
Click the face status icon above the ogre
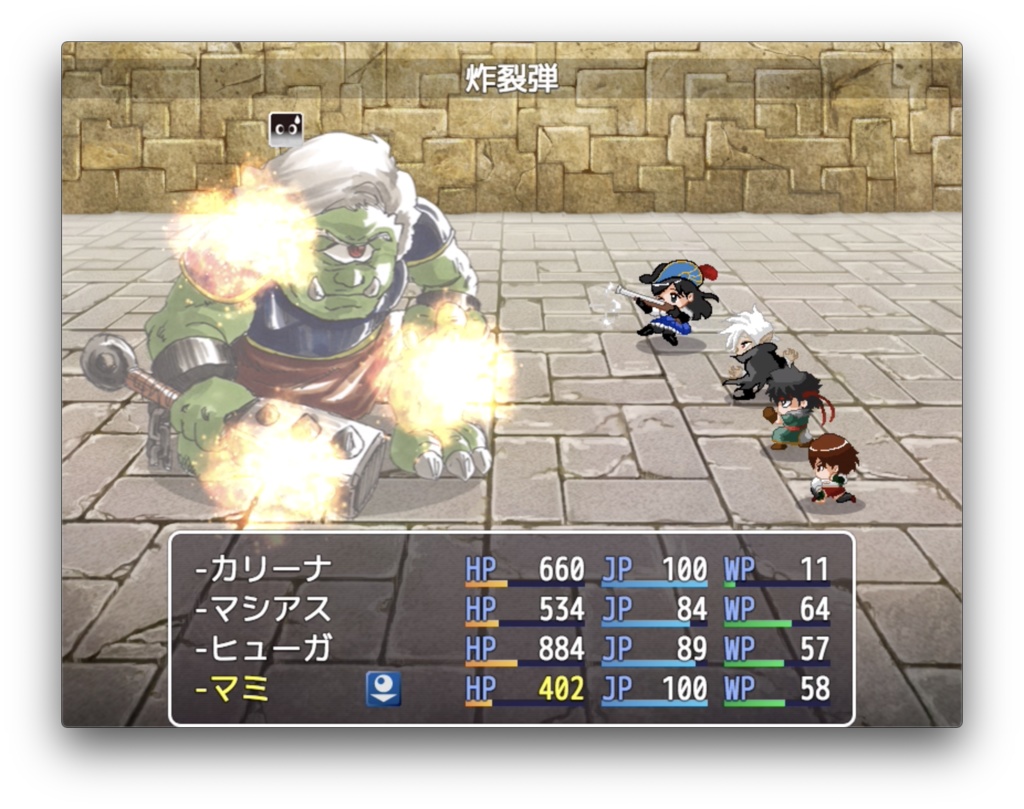pyautogui.click(x=286, y=129)
